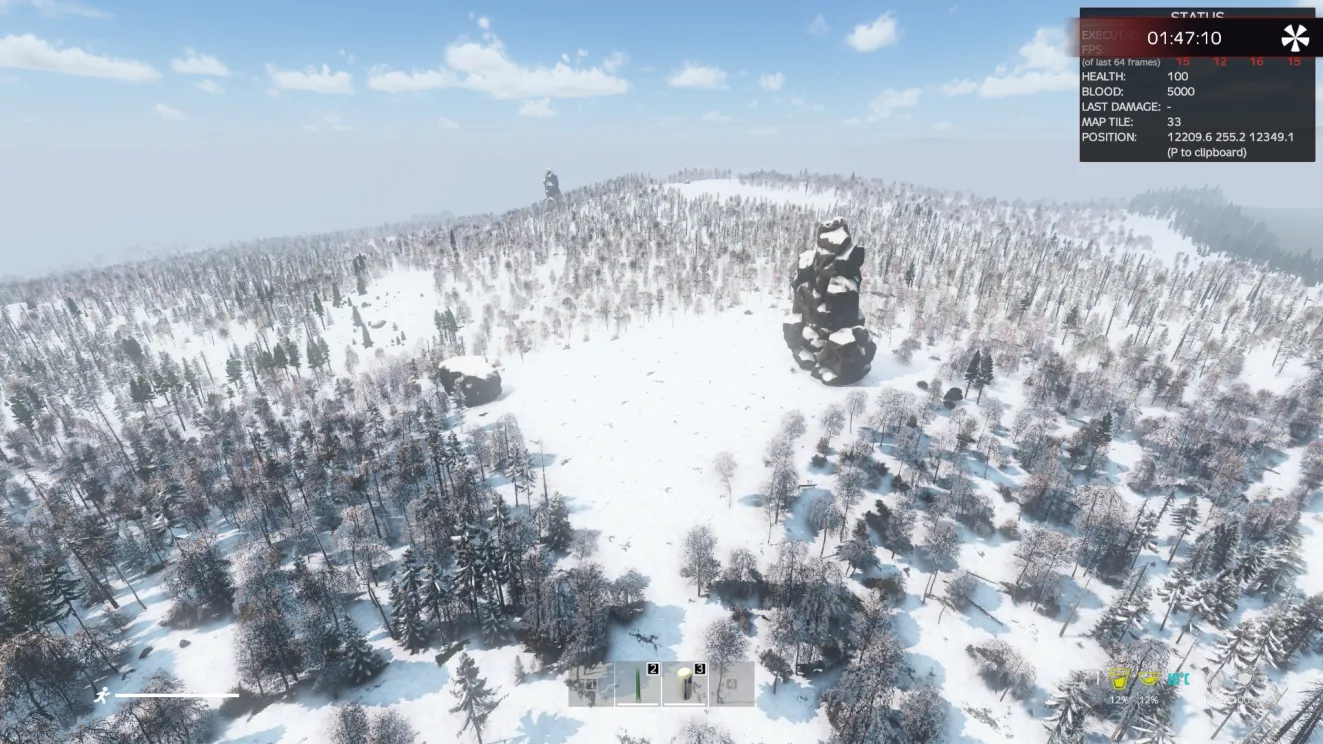
Task: Toggle the 01:47:10 clock display
Action: click(1185, 37)
